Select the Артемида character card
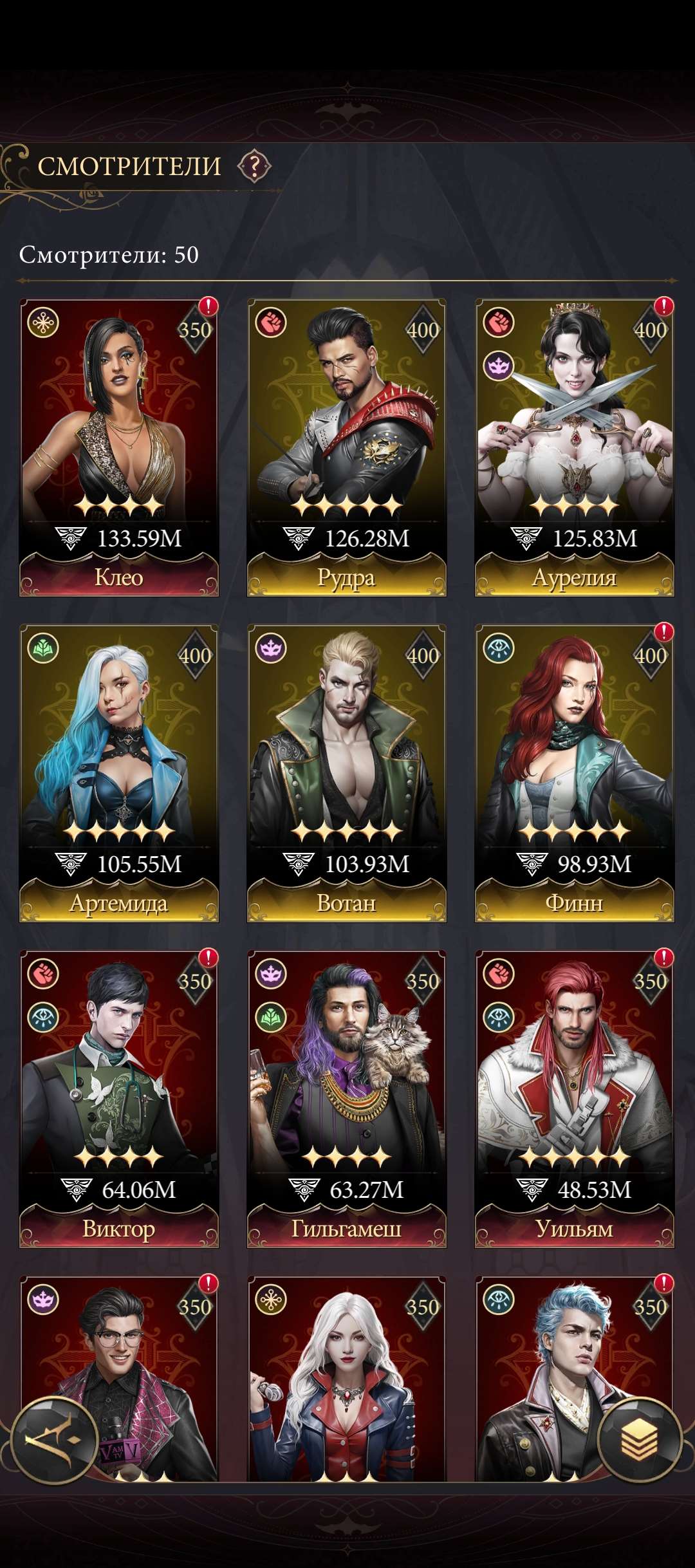The height and width of the screenshot is (1568, 695). coord(119,772)
